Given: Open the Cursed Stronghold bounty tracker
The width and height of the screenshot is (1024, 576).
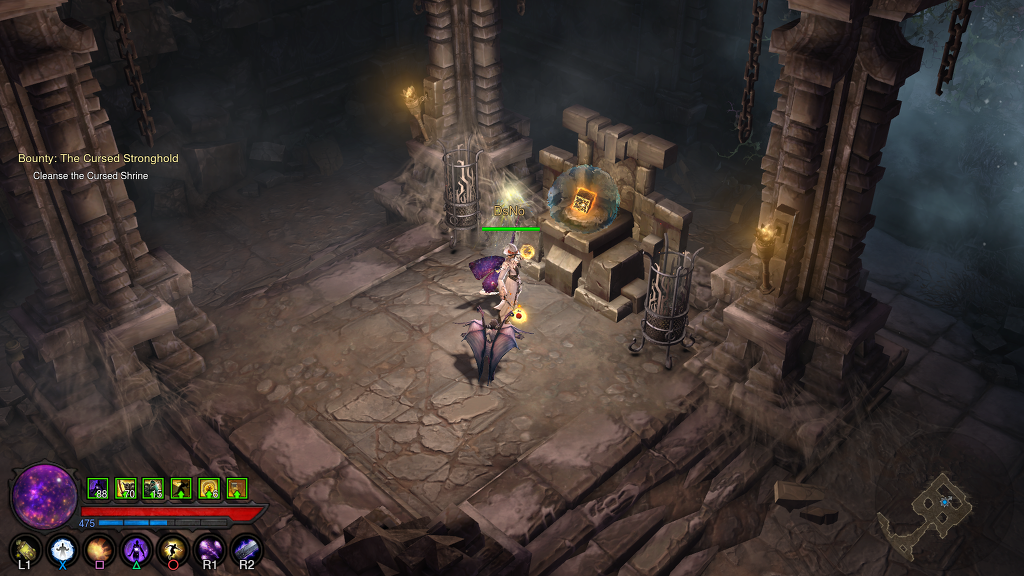Looking at the screenshot, I should coord(98,159).
